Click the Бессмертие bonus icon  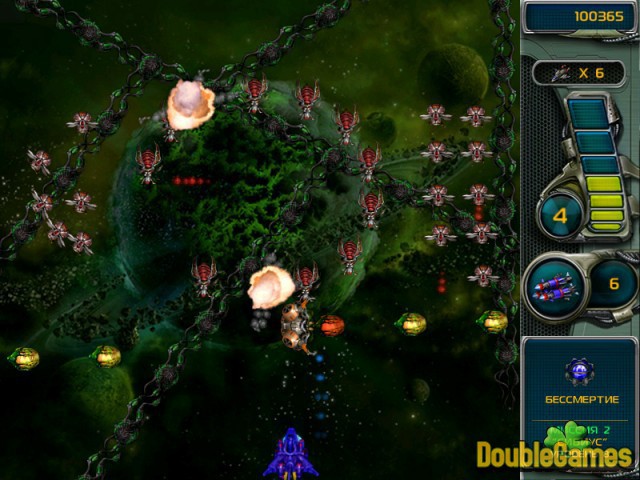[579, 372]
